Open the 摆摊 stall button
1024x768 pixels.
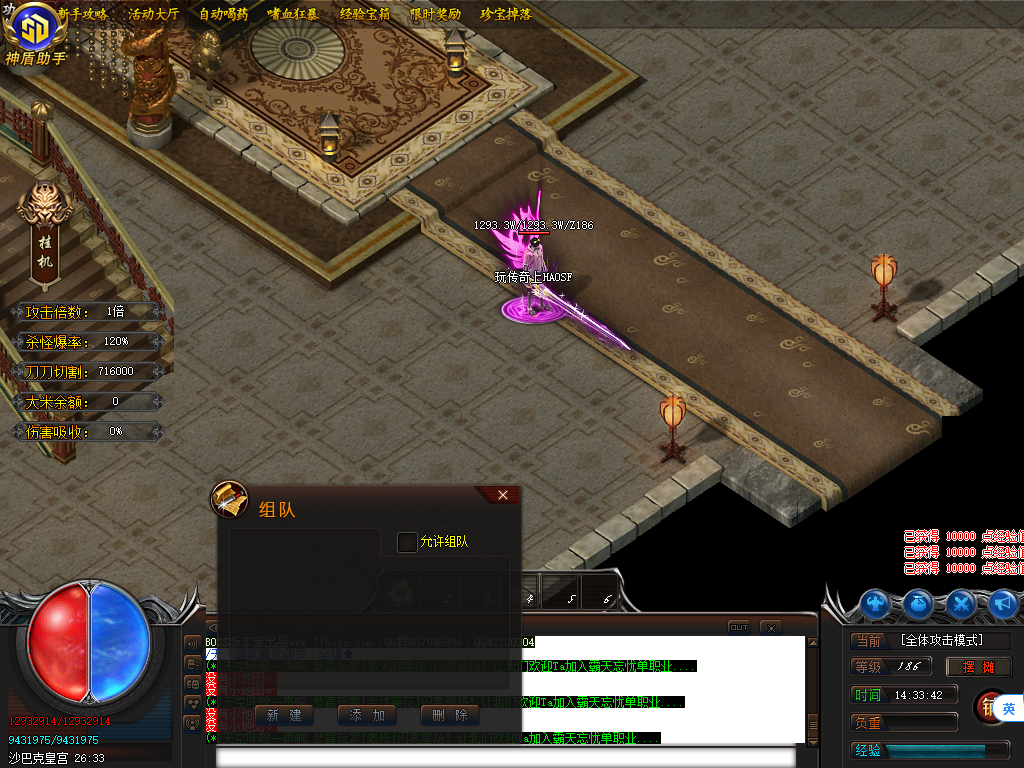[x=978, y=667]
